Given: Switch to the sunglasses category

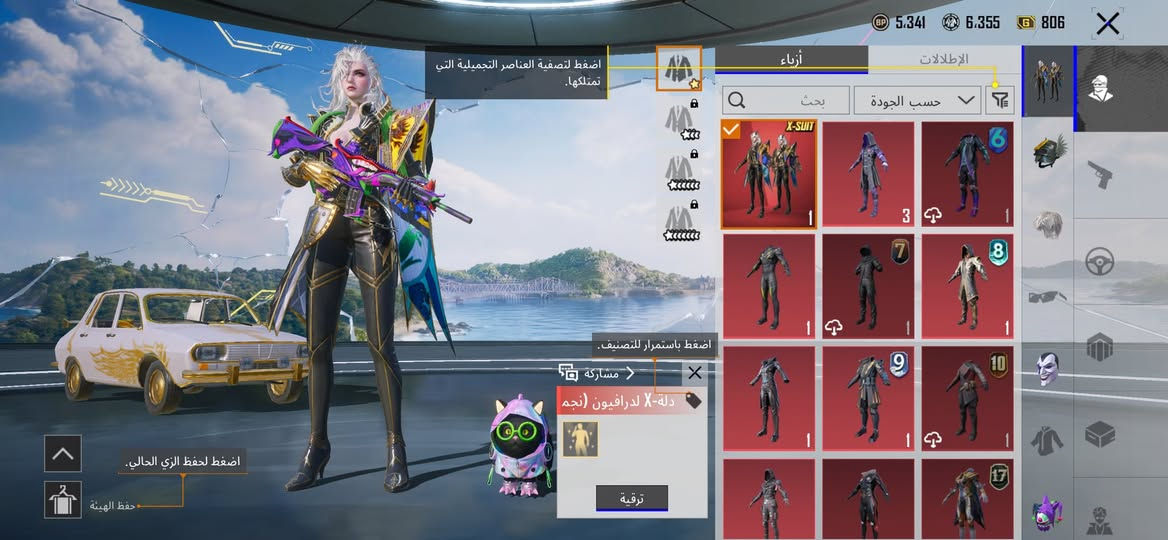Looking at the screenshot, I should click(x=1047, y=296).
